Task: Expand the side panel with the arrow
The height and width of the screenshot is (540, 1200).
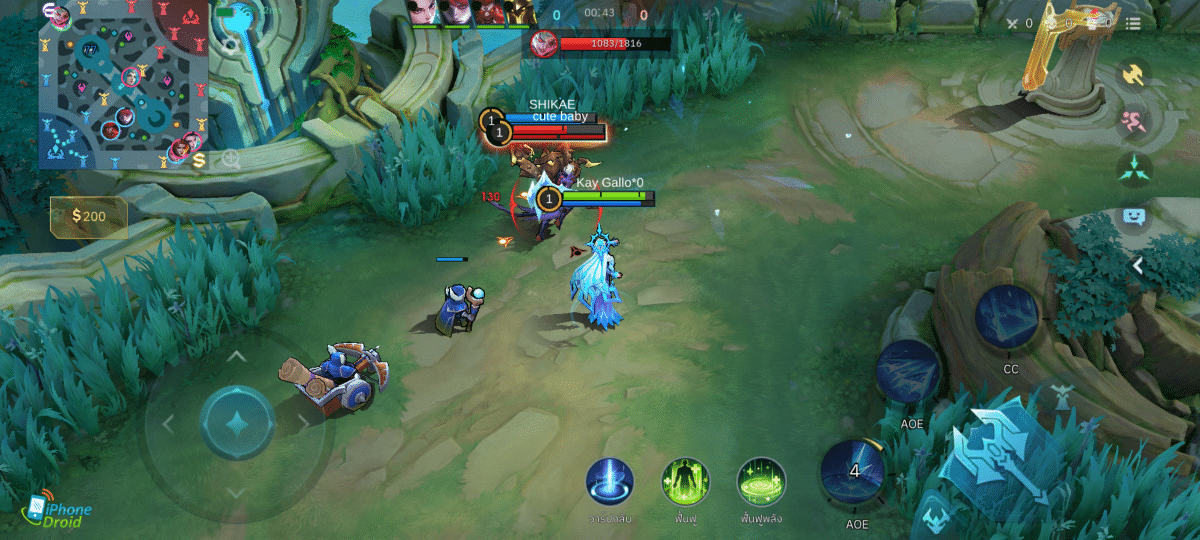Action: [x=1137, y=265]
